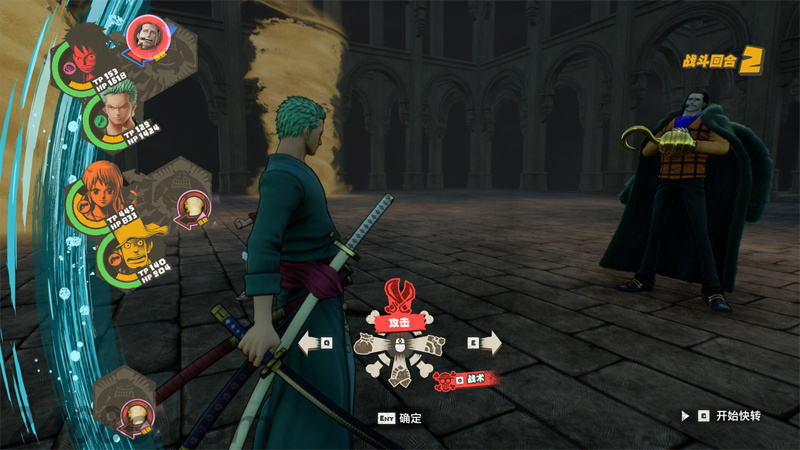
Task: Select the bottom command of the wheel
Action: pyautogui.click(x=400, y=374)
